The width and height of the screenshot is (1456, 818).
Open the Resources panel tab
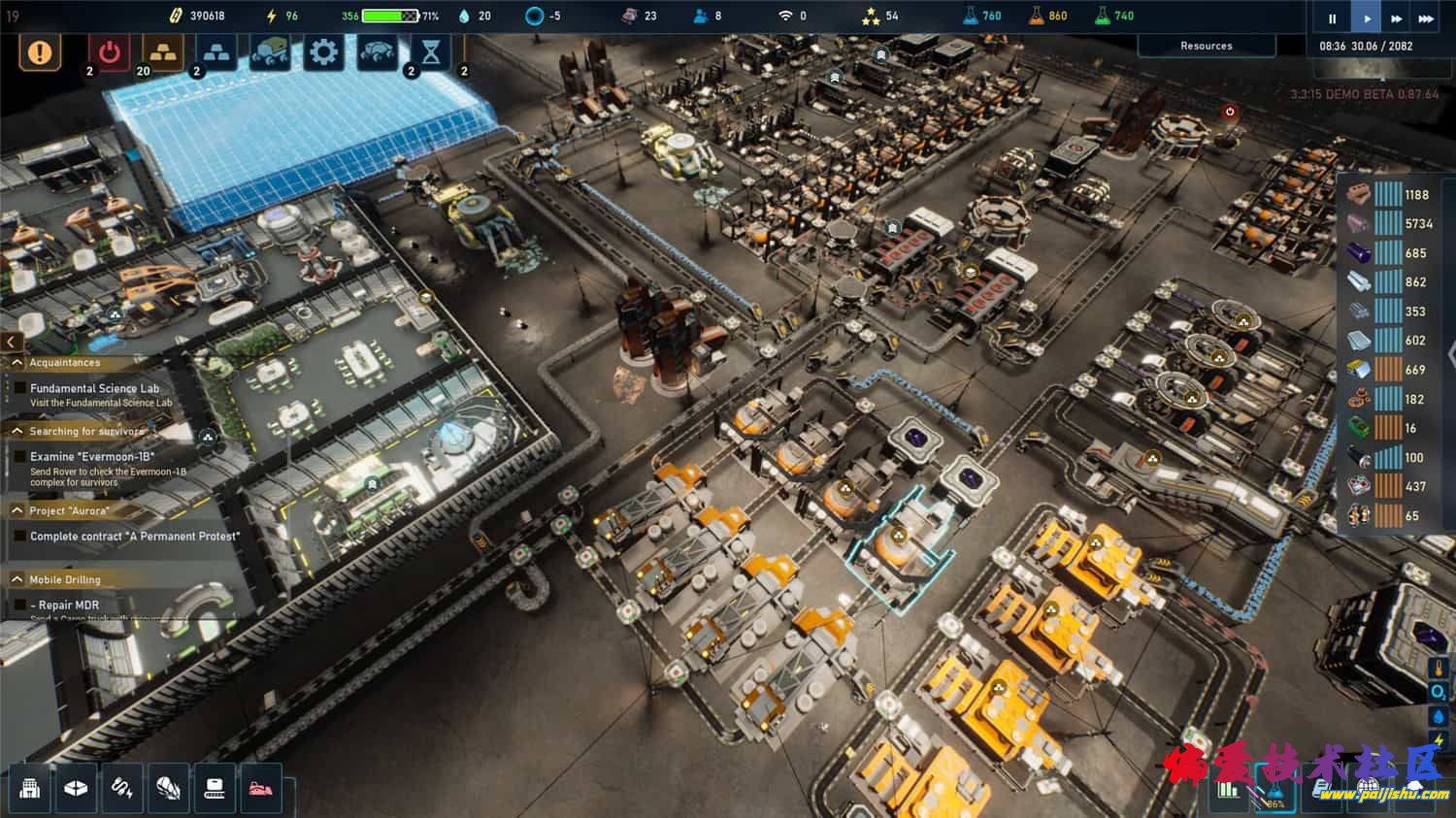[1206, 46]
